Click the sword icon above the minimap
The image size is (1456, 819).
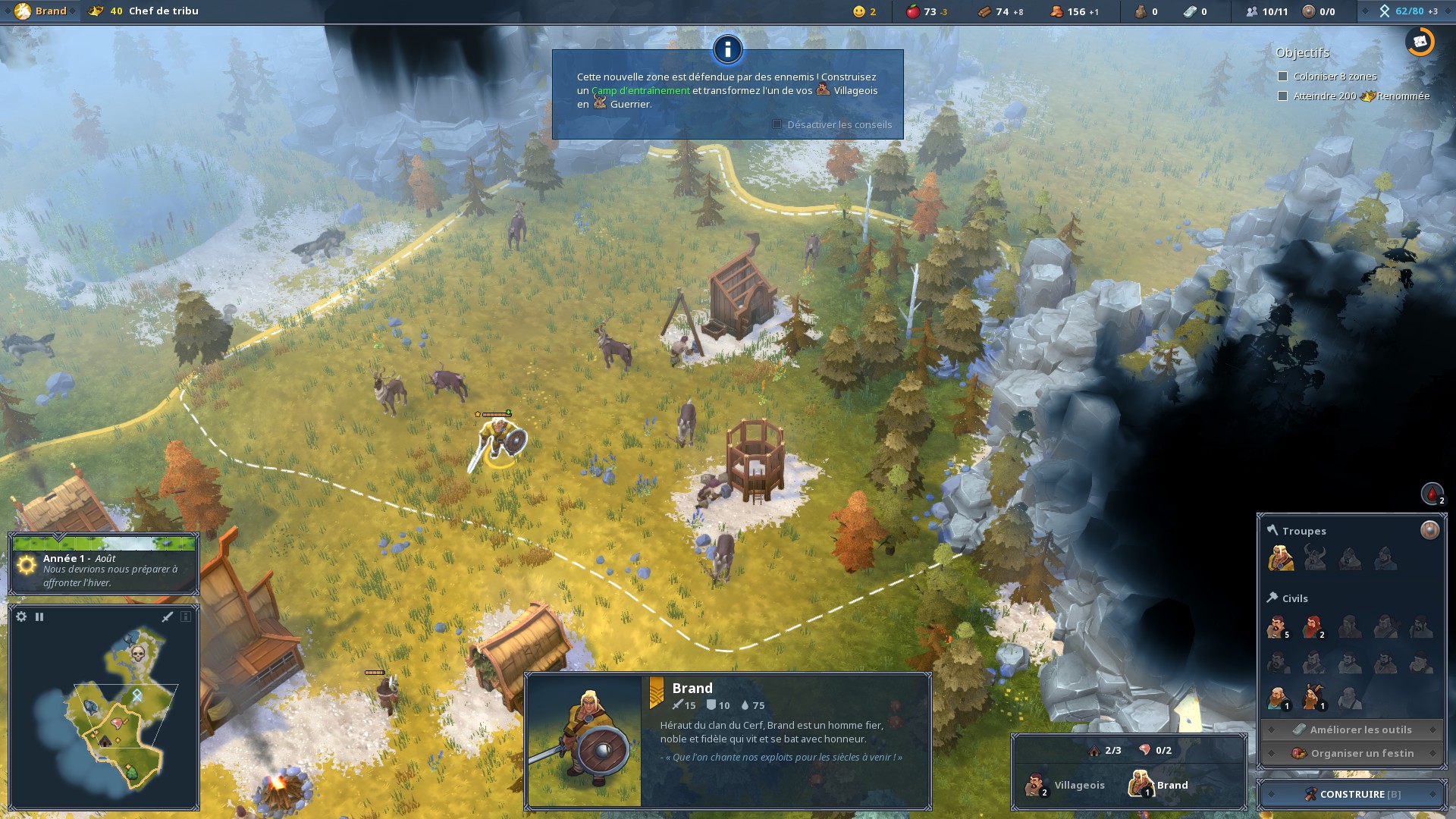168,617
